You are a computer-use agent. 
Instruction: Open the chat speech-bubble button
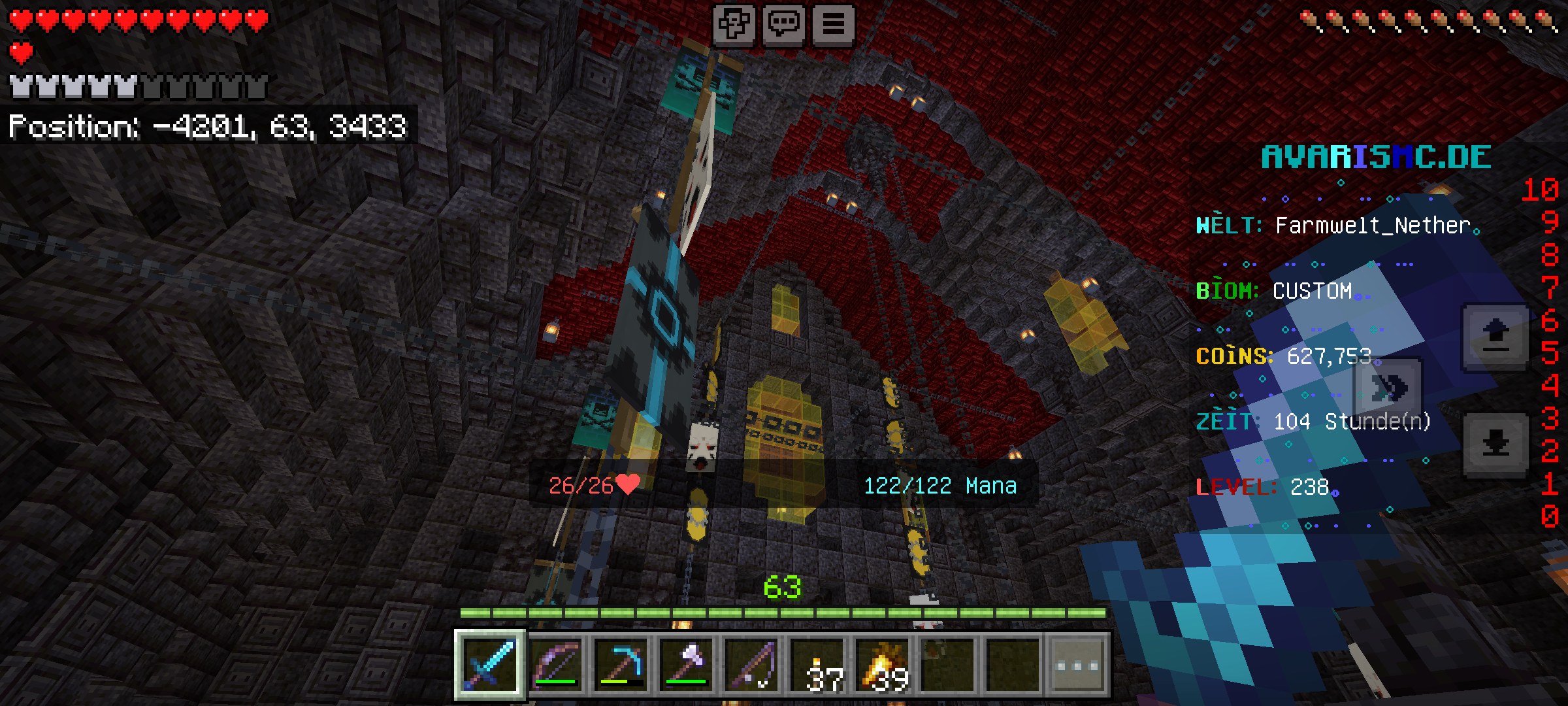783,25
